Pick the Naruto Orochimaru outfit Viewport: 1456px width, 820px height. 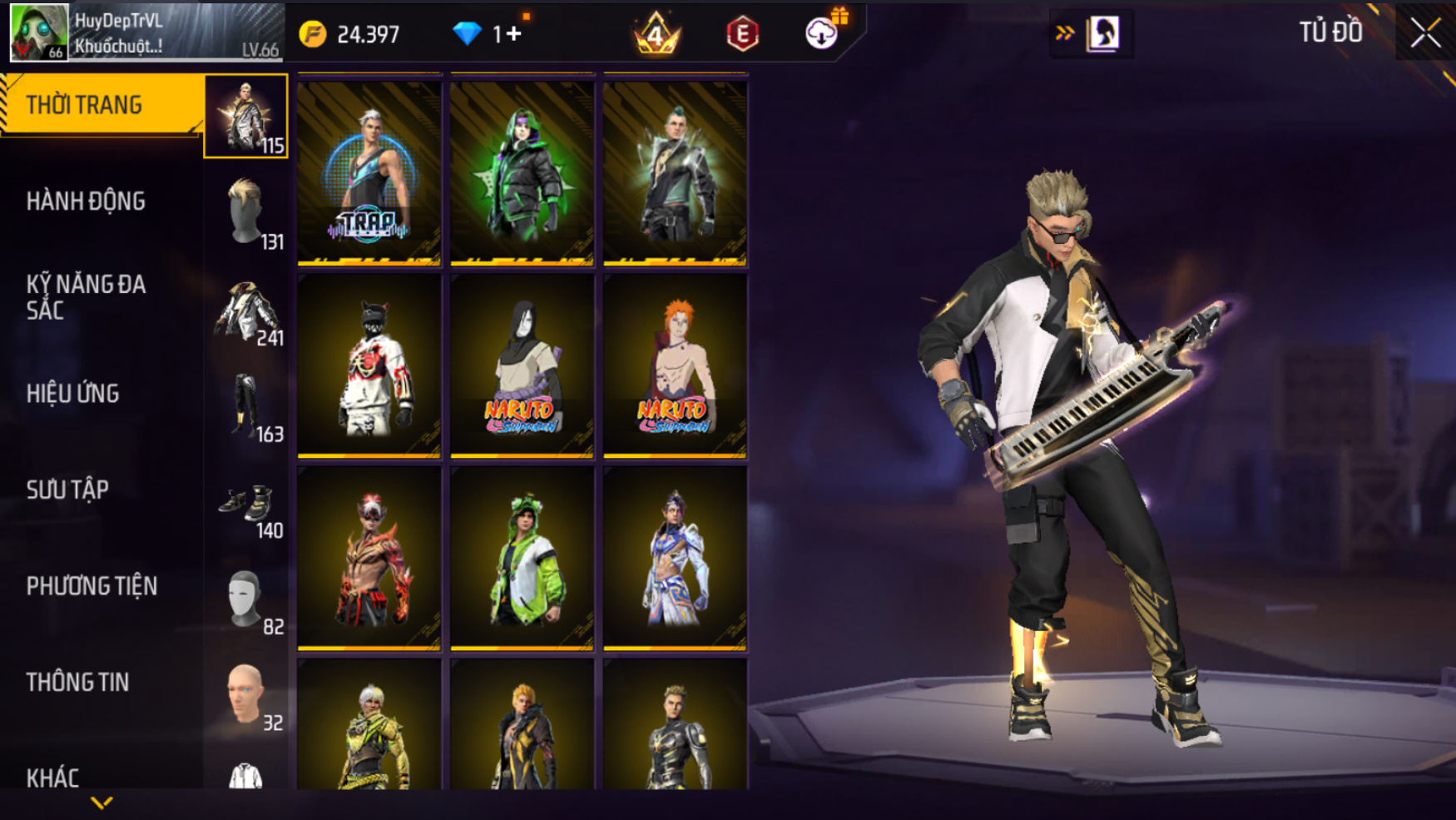coord(522,366)
